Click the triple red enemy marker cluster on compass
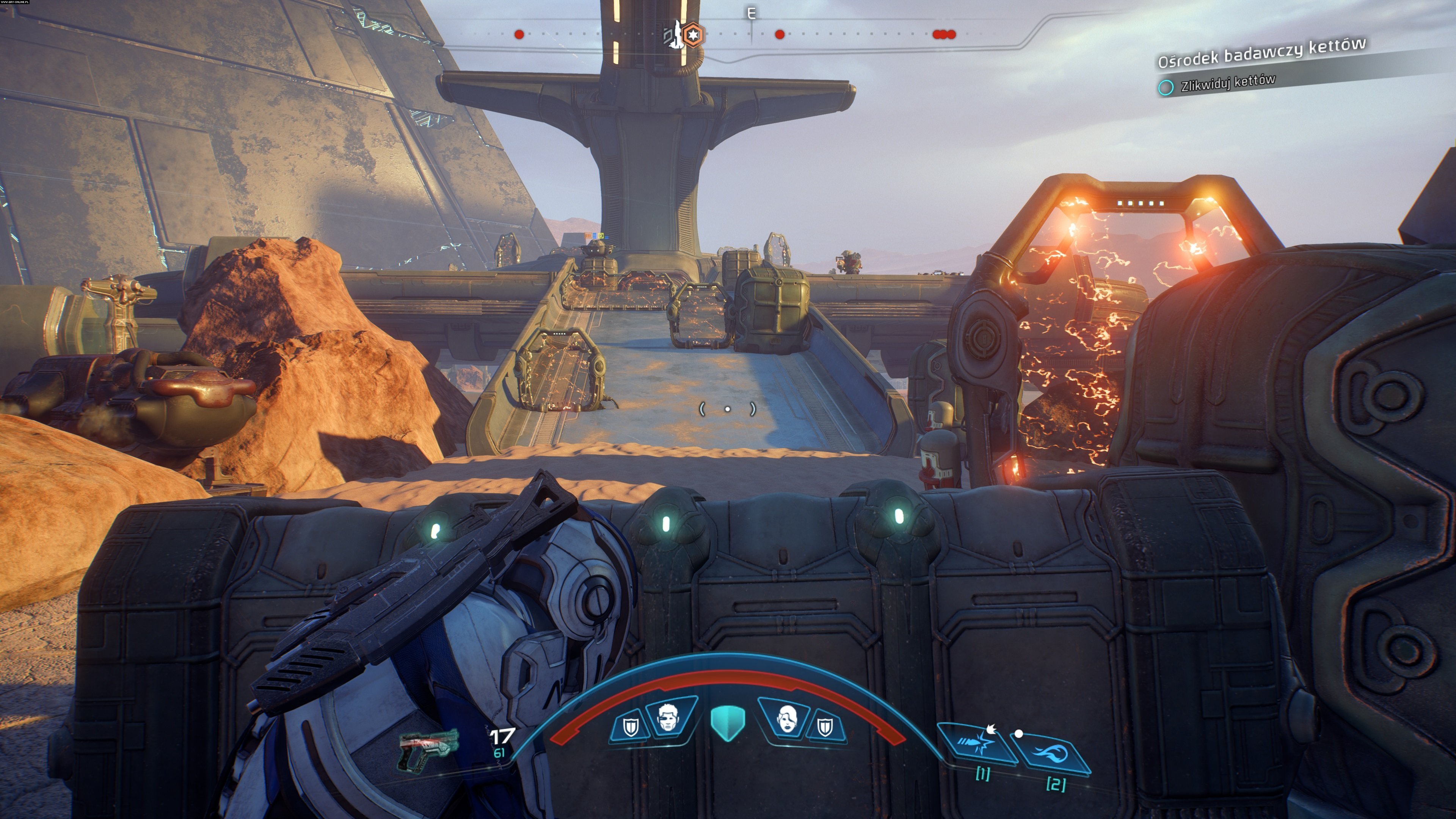Viewport: 1456px width, 819px height. 944,35
